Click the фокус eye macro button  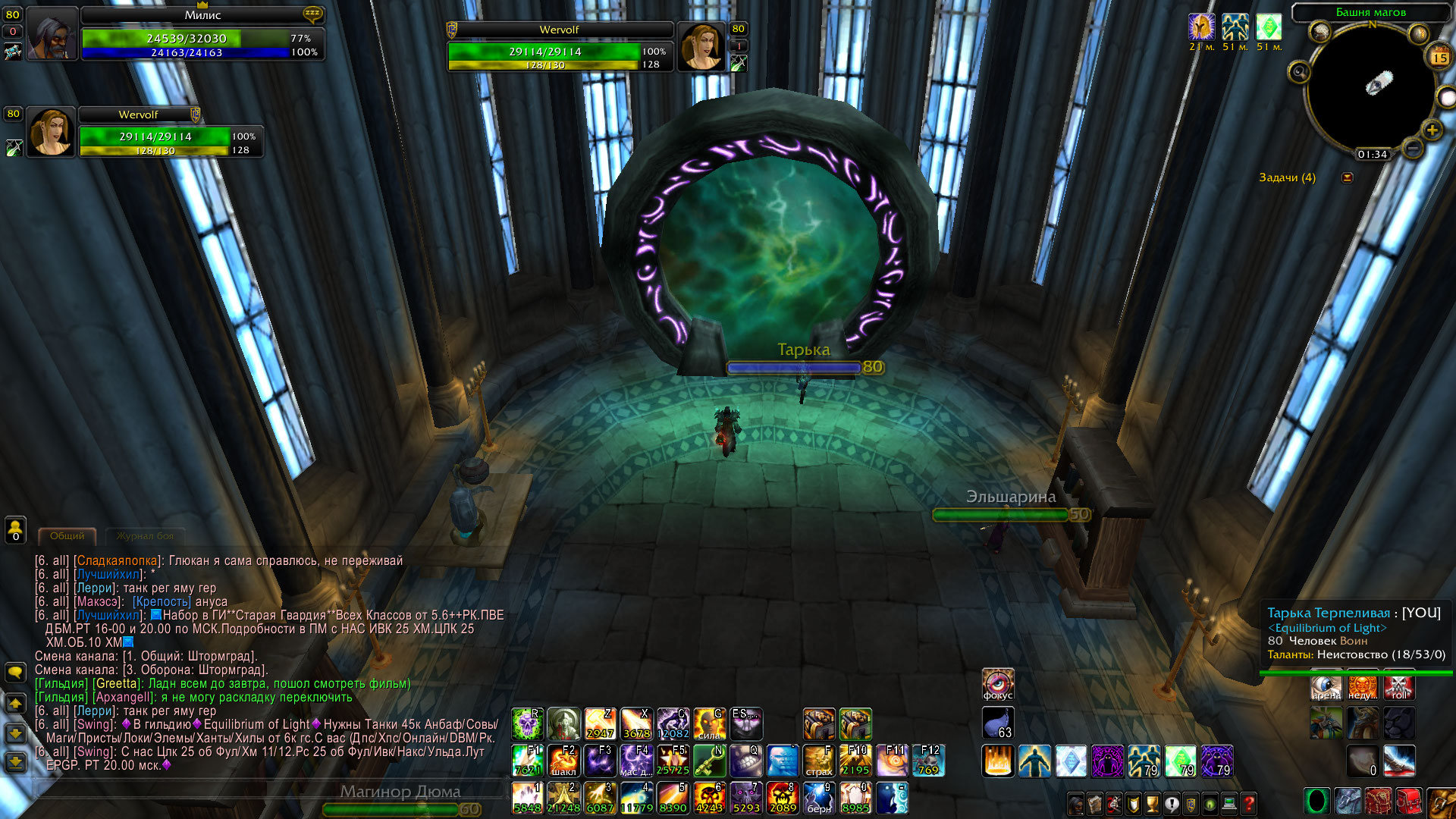click(x=997, y=684)
